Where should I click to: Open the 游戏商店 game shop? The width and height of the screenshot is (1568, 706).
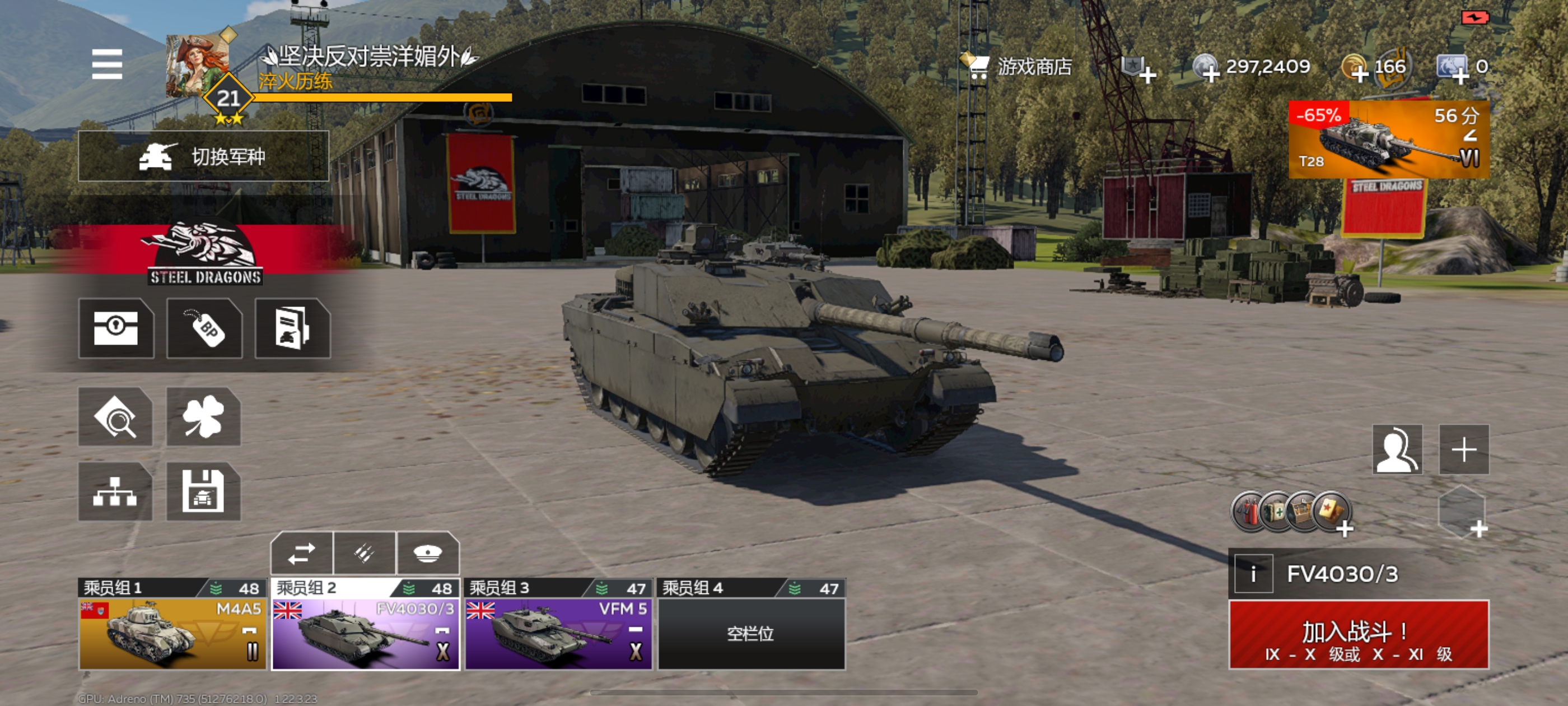point(1018,66)
